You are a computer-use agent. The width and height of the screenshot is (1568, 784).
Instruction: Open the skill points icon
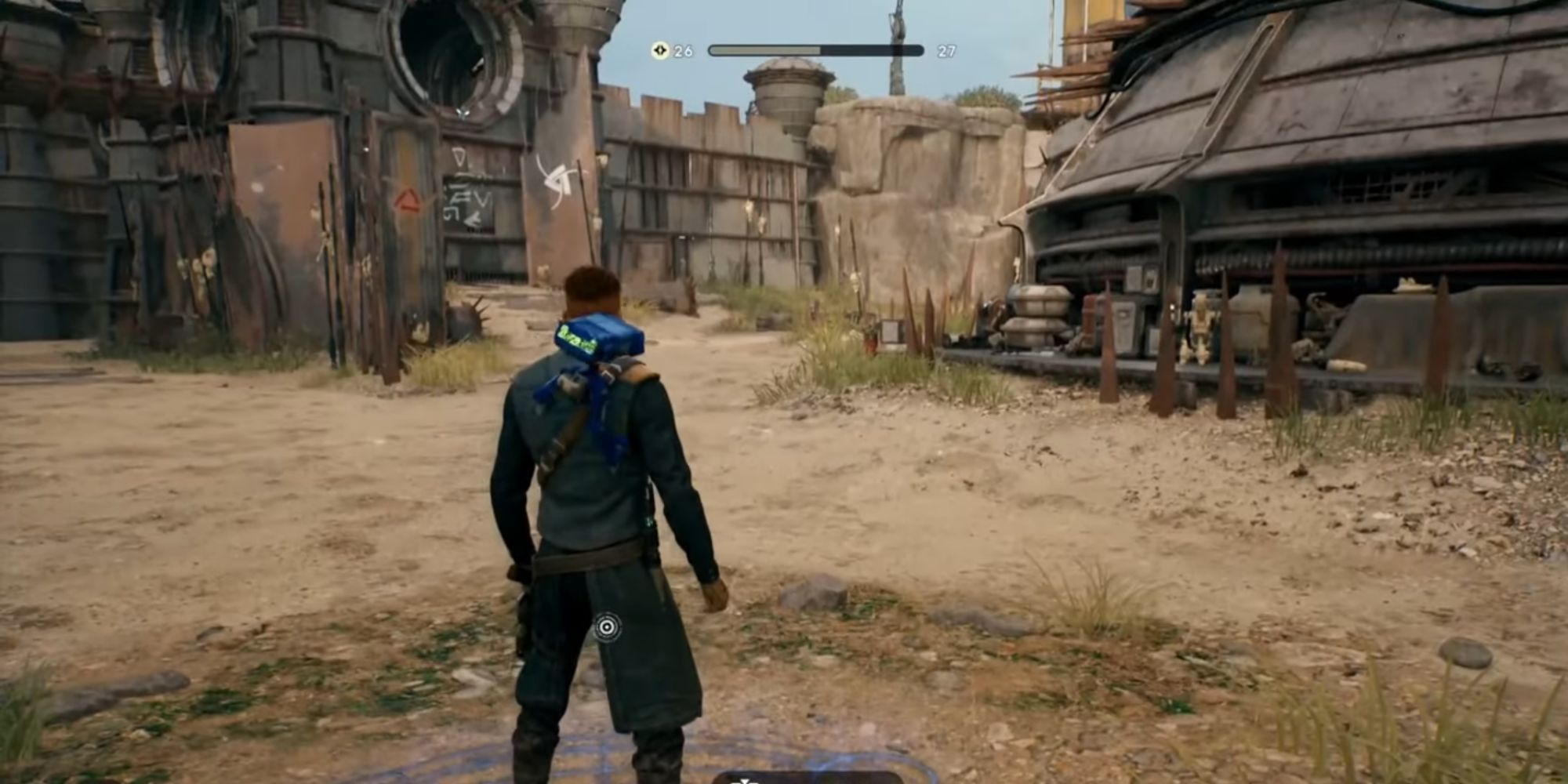pyautogui.click(x=660, y=51)
